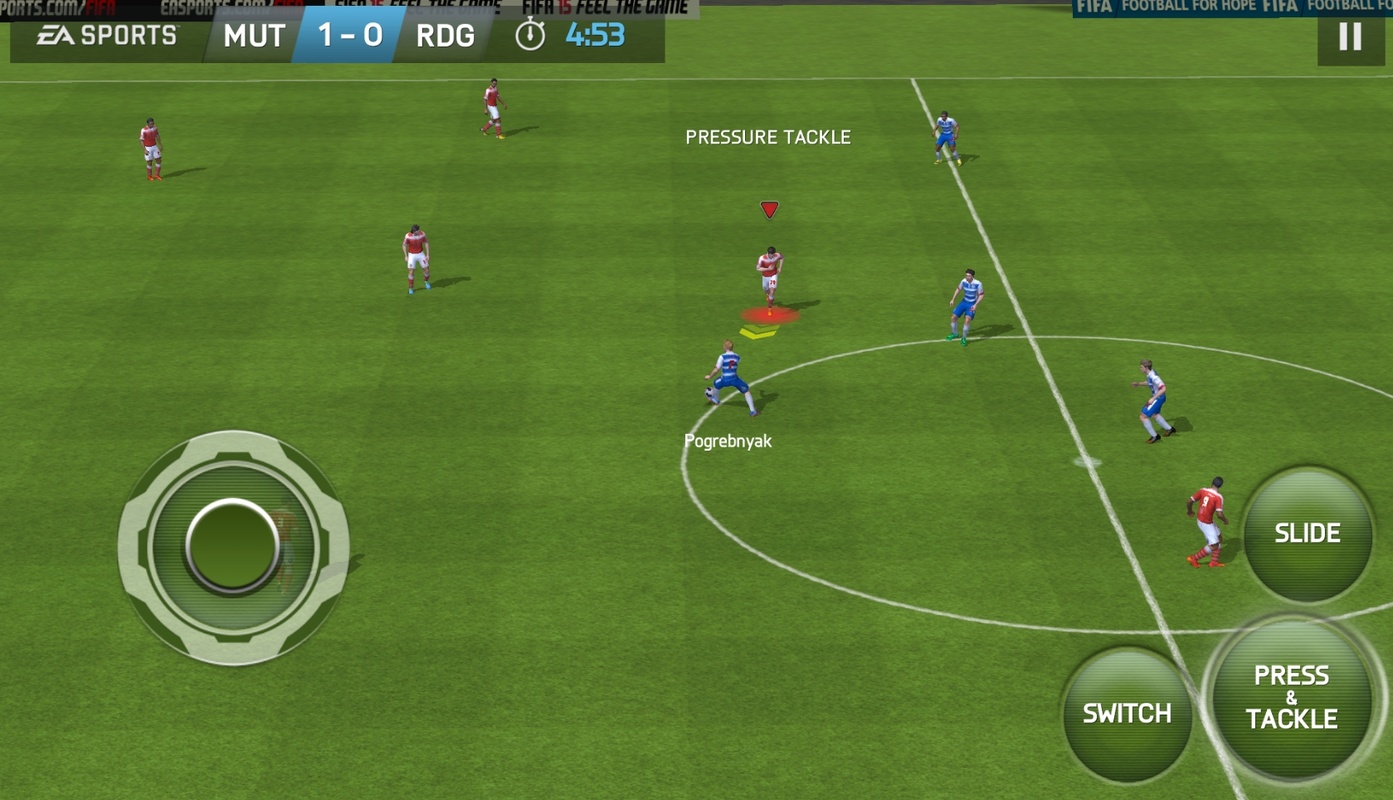Hit the SWITCH player button
The image size is (1393, 800).
[1127, 714]
